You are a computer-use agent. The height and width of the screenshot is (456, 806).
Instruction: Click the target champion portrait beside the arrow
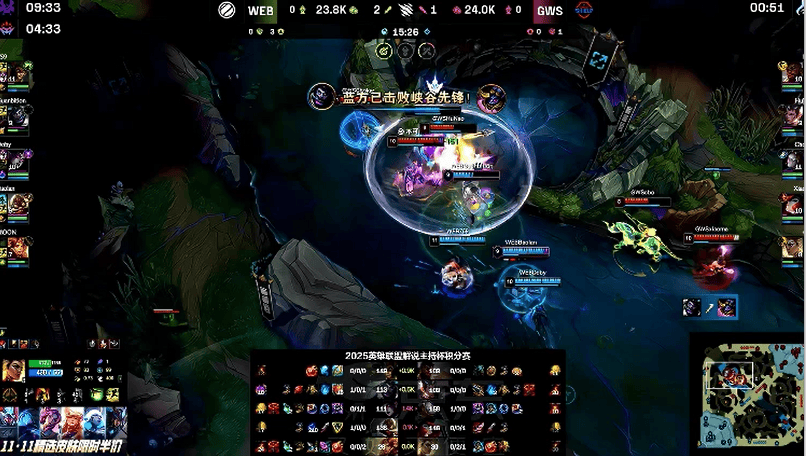click(x=726, y=307)
